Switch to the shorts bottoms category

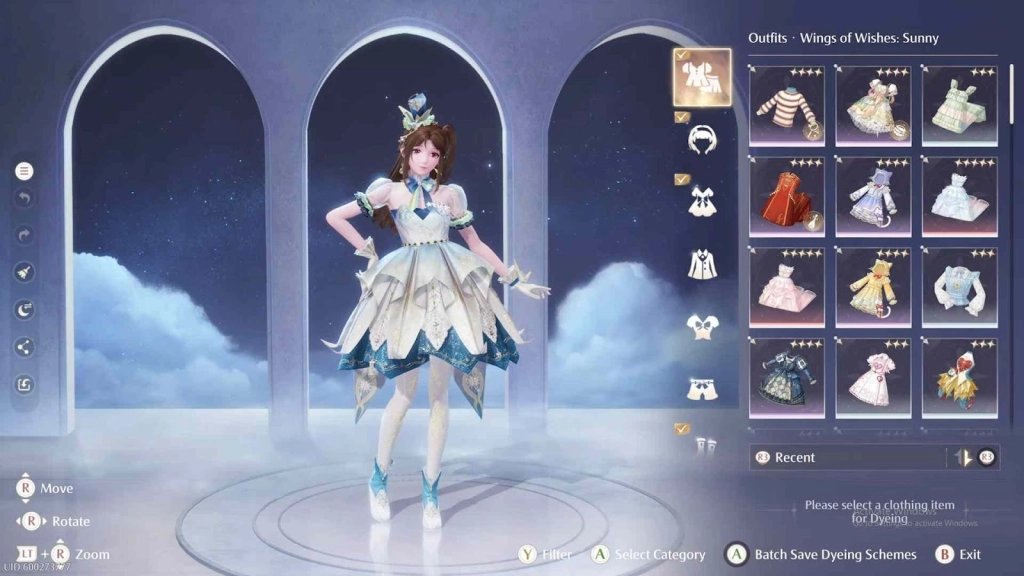(702, 388)
